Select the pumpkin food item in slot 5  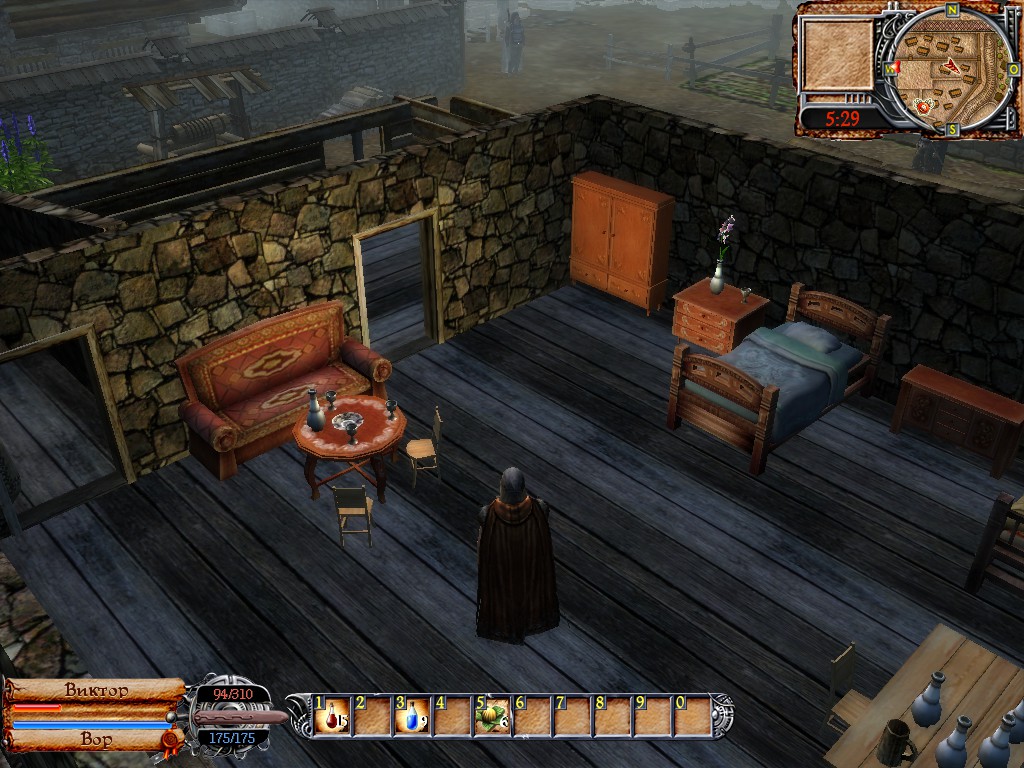(x=492, y=716)
